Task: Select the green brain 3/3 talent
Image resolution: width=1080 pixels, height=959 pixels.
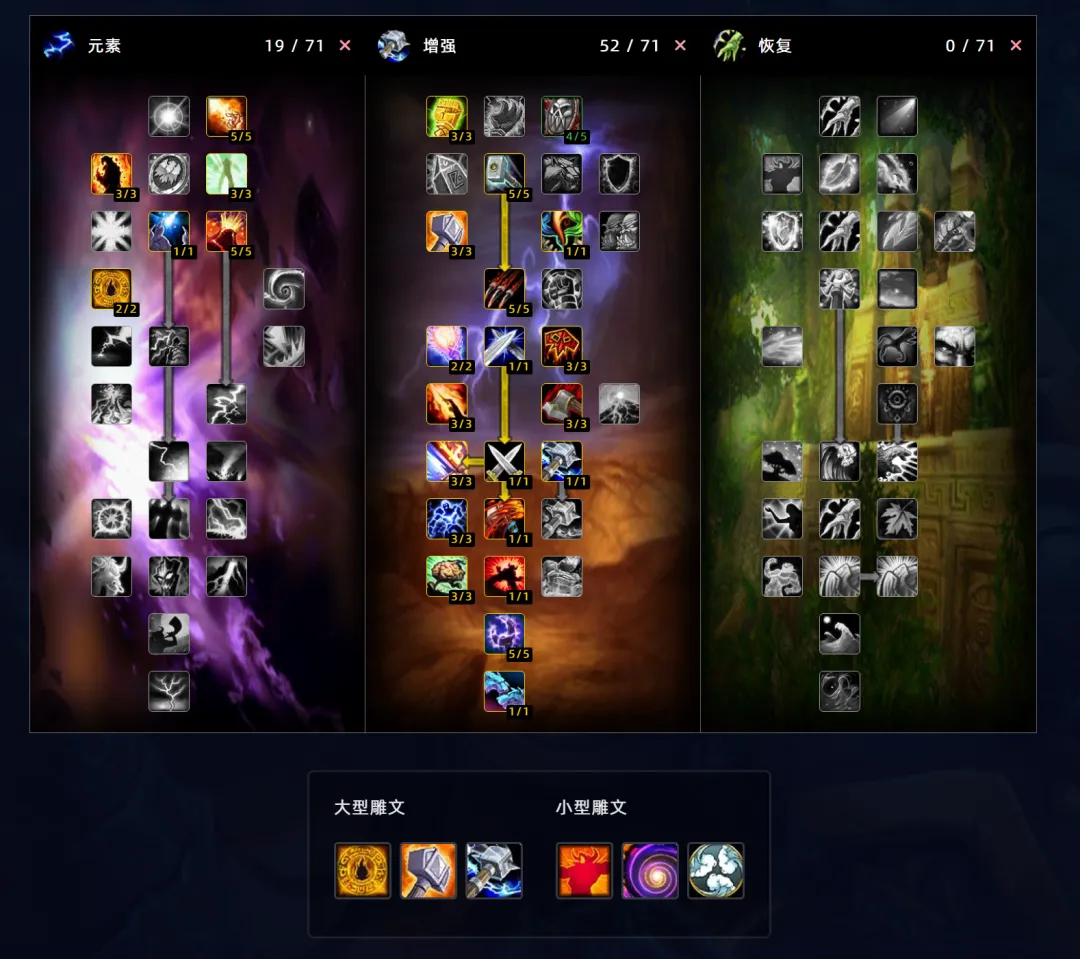Action: [447, 577]
